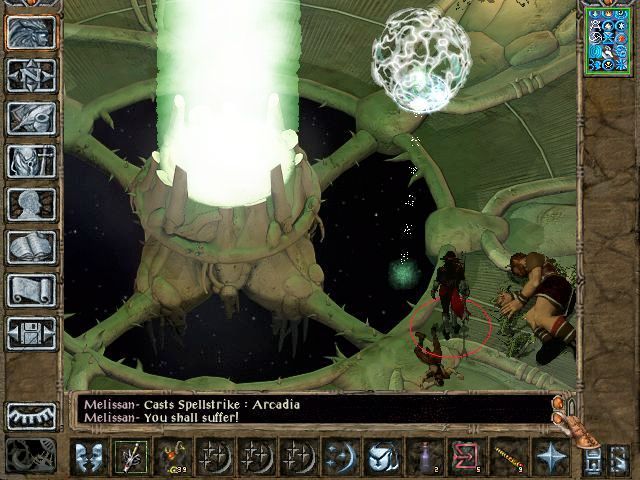This screenshot has height=480, width=640.
Task: Open the Special Abilities star button
Action: (x=549, y=457)
